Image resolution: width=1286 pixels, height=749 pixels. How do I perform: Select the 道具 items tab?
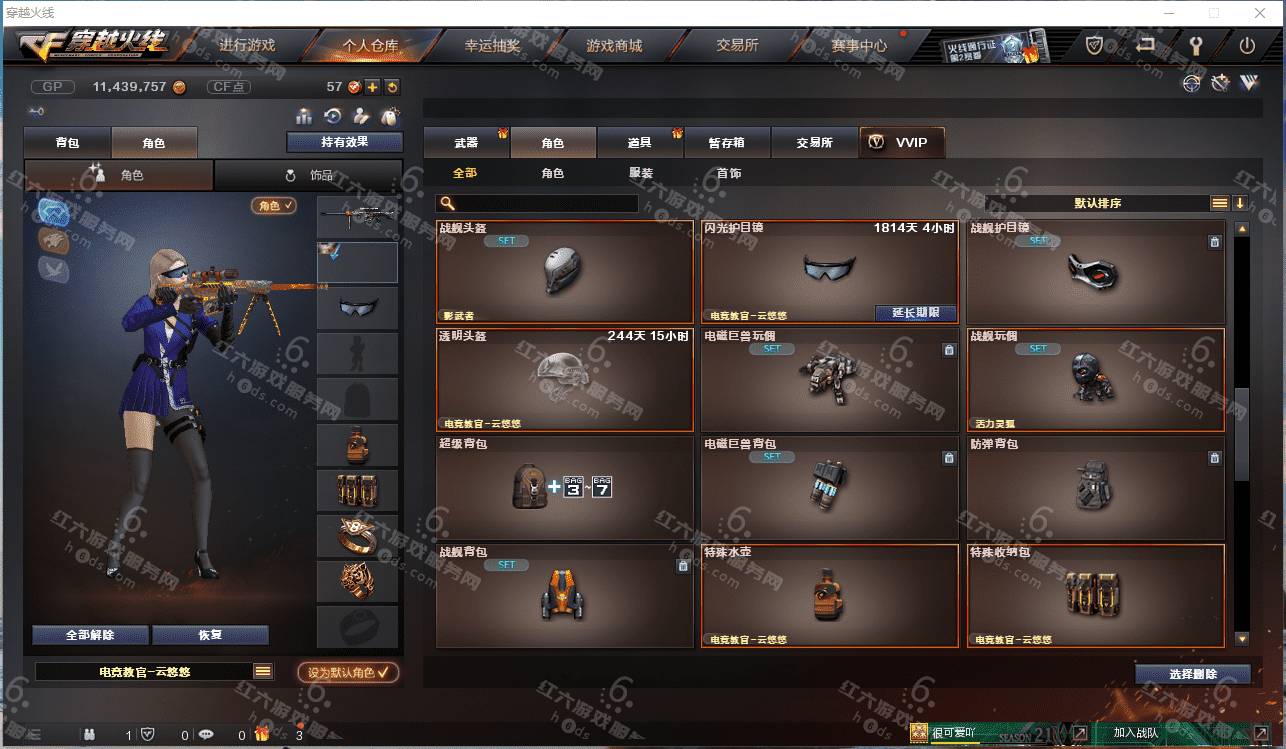[x=639, y=143]
